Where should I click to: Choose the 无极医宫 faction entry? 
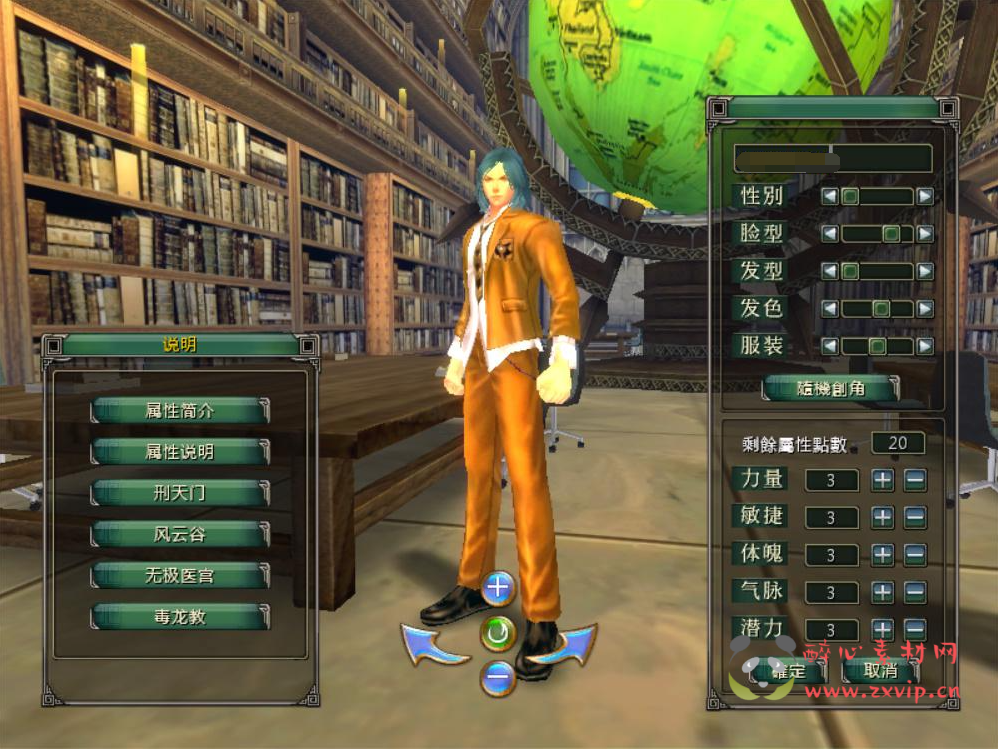(180, 576)
